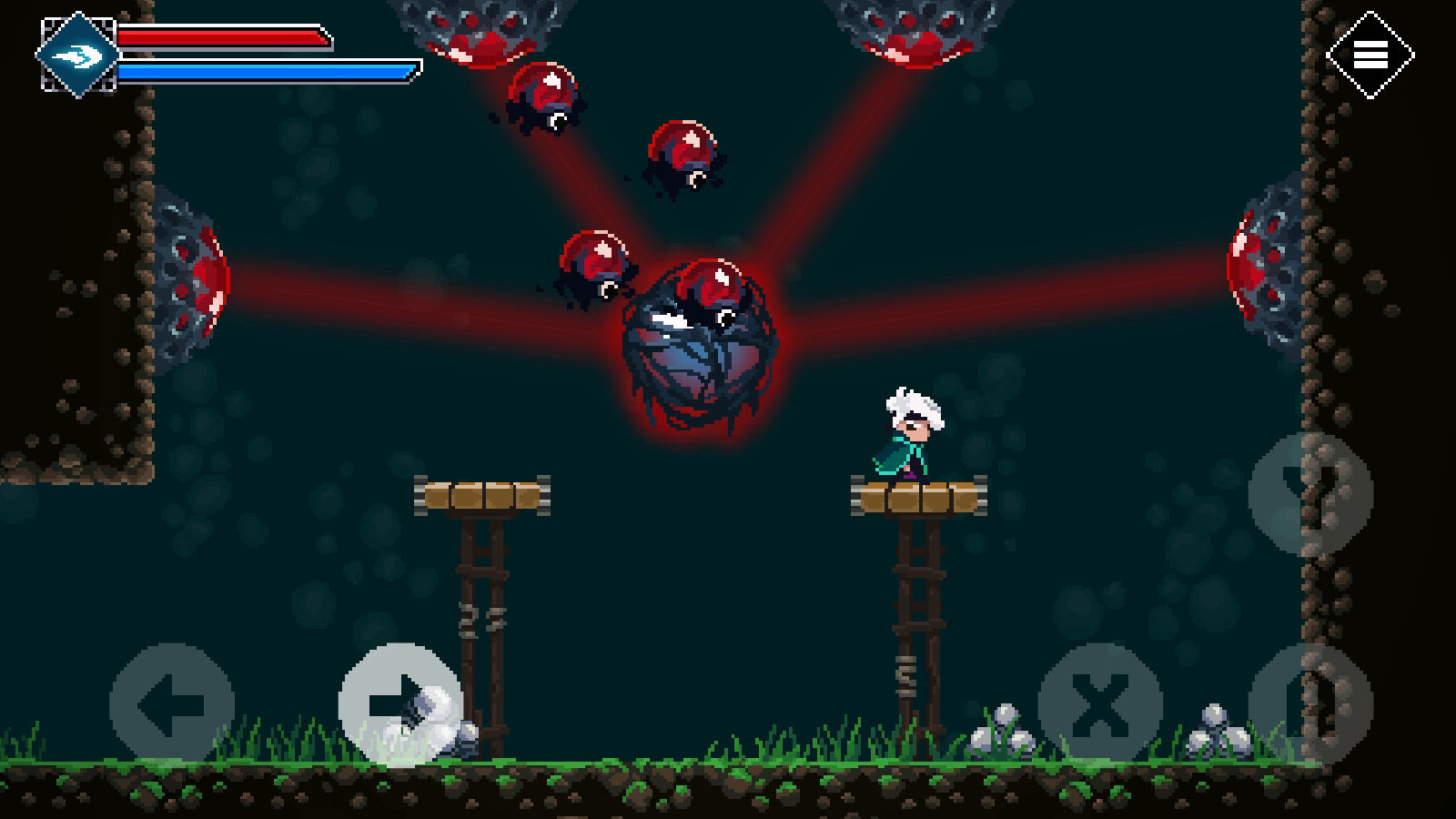Tap the red health bar
The image size is (1456, 819).
(223, 38)
